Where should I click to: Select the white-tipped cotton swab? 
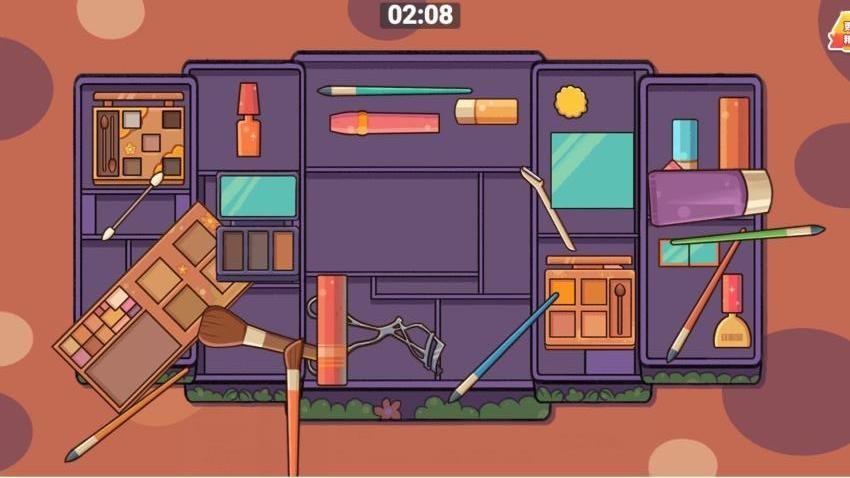click(x=132, y=207)
